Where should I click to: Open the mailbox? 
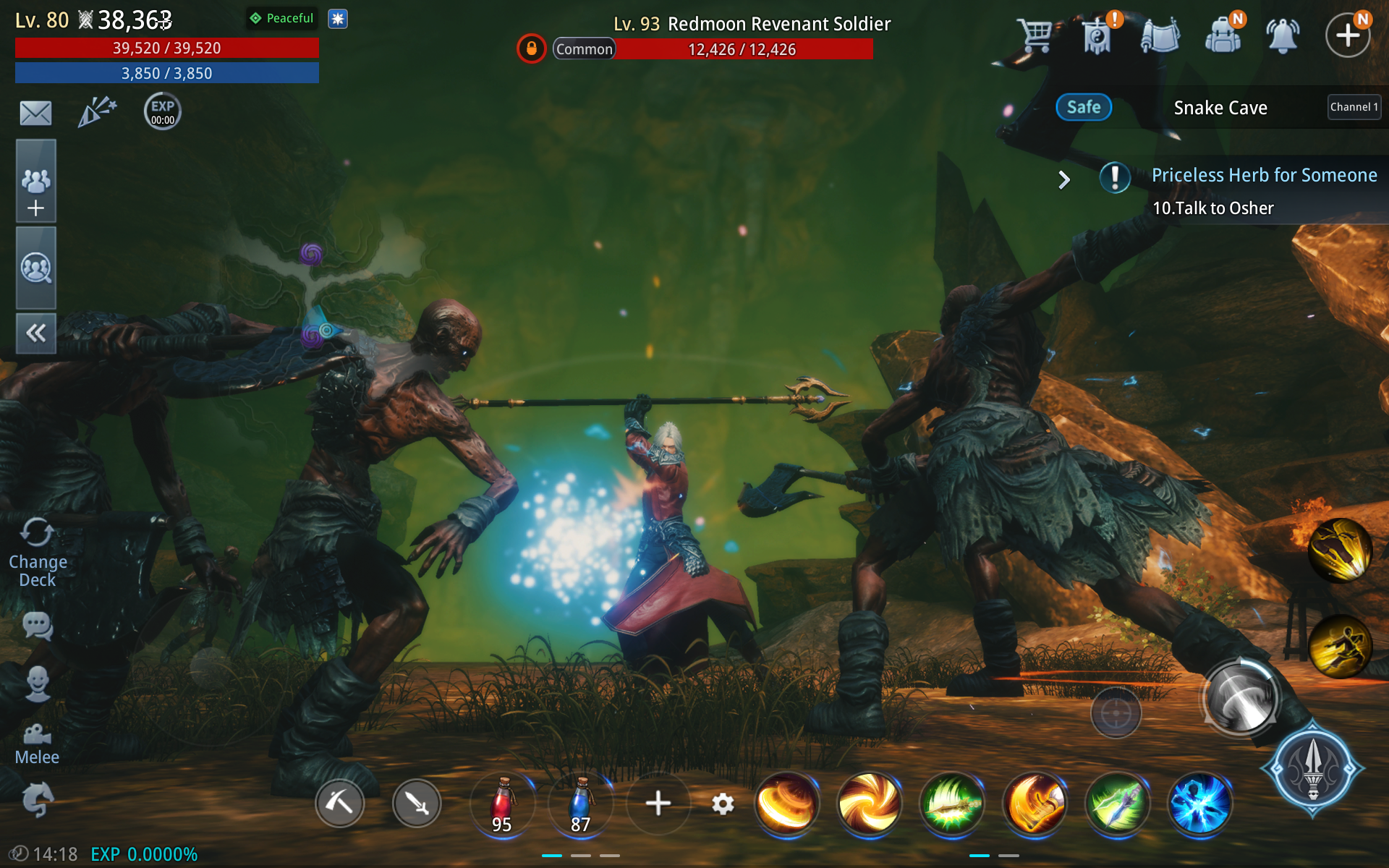(34, 112)
